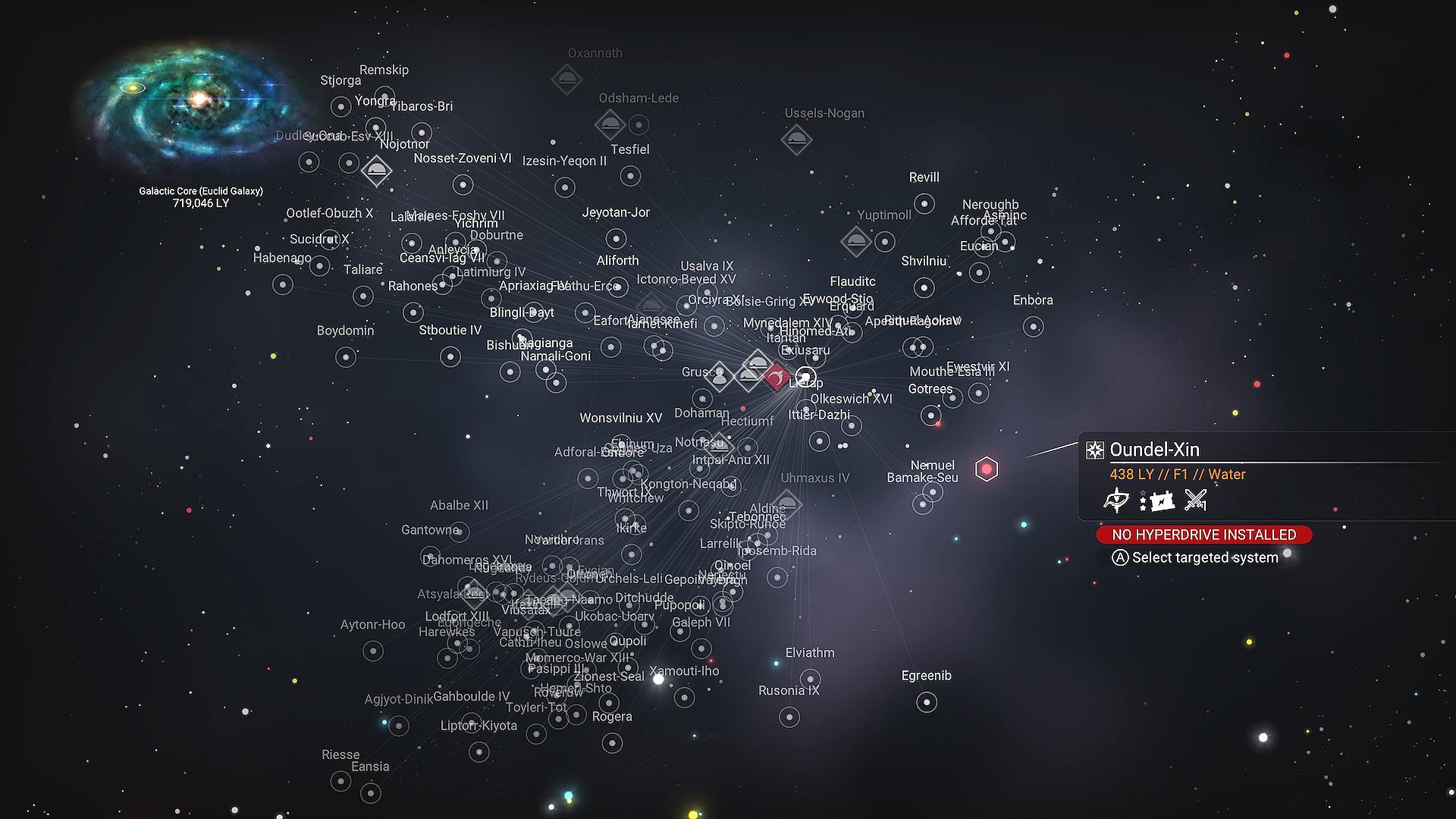Click the Revill system node
This screenshot has width=1456, height=819.
click(x=923, y=203)
